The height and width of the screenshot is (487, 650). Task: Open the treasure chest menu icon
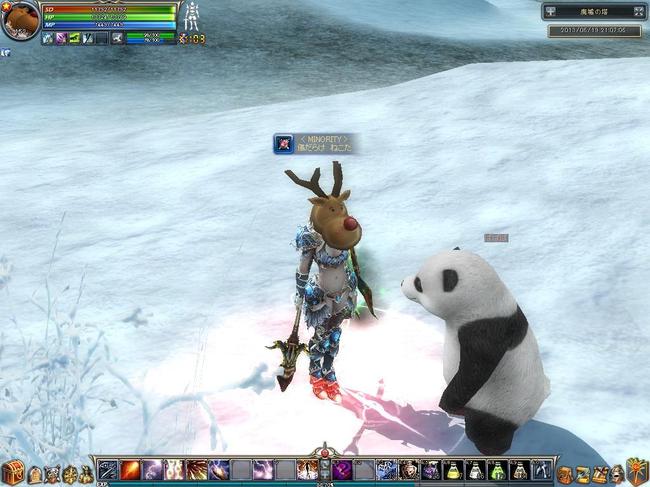(13, 471)
